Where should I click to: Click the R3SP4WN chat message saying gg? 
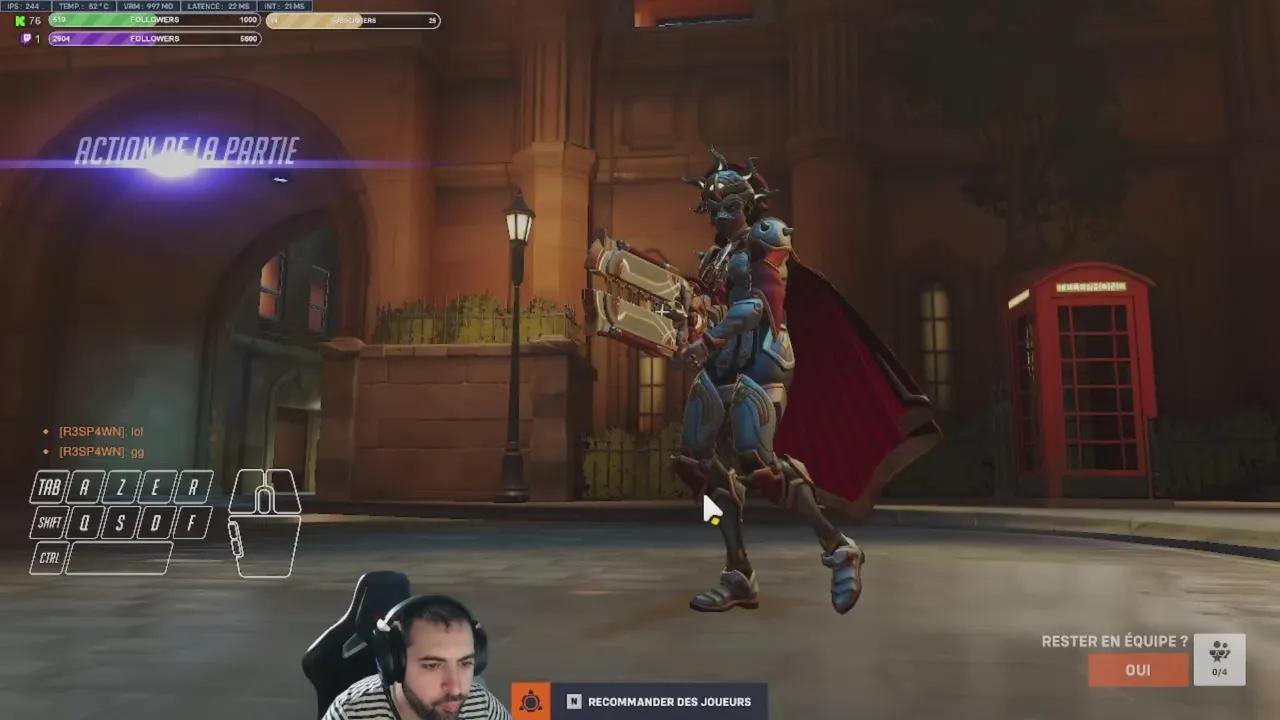(x=100, y=452)
